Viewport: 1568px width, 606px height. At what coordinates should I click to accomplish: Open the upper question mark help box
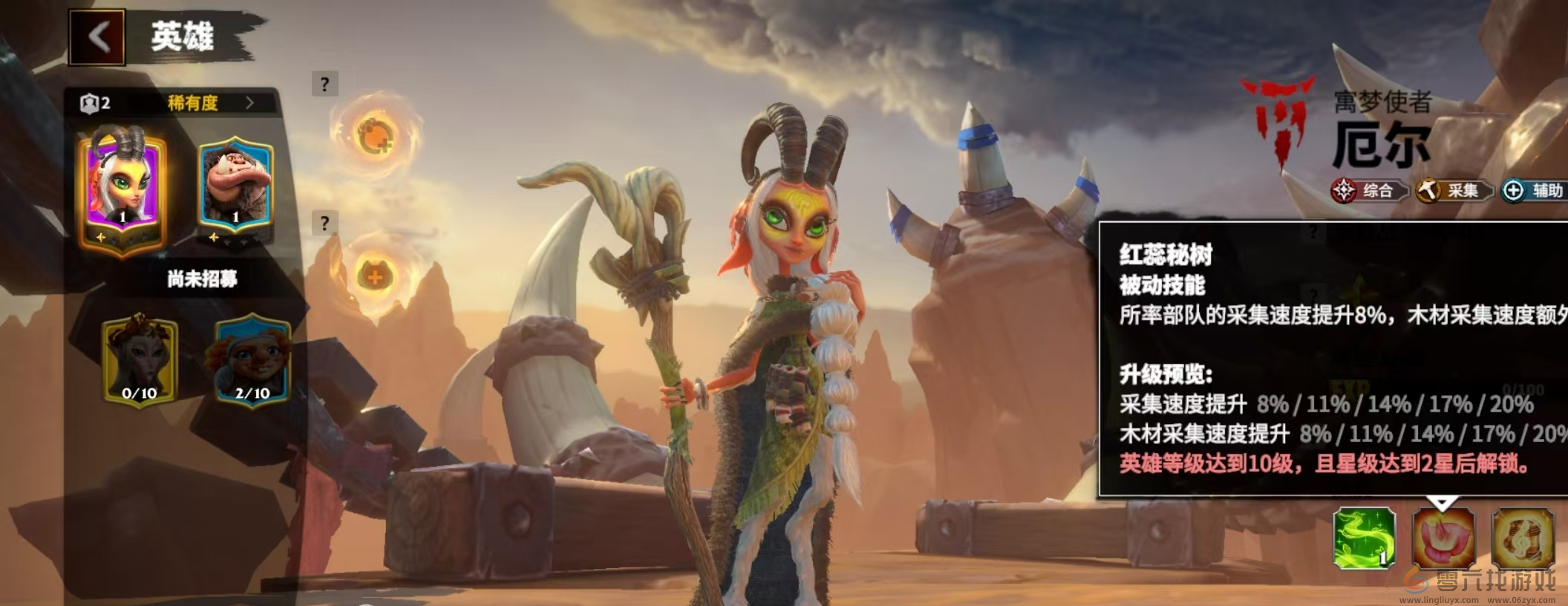[x=324, y=85]
